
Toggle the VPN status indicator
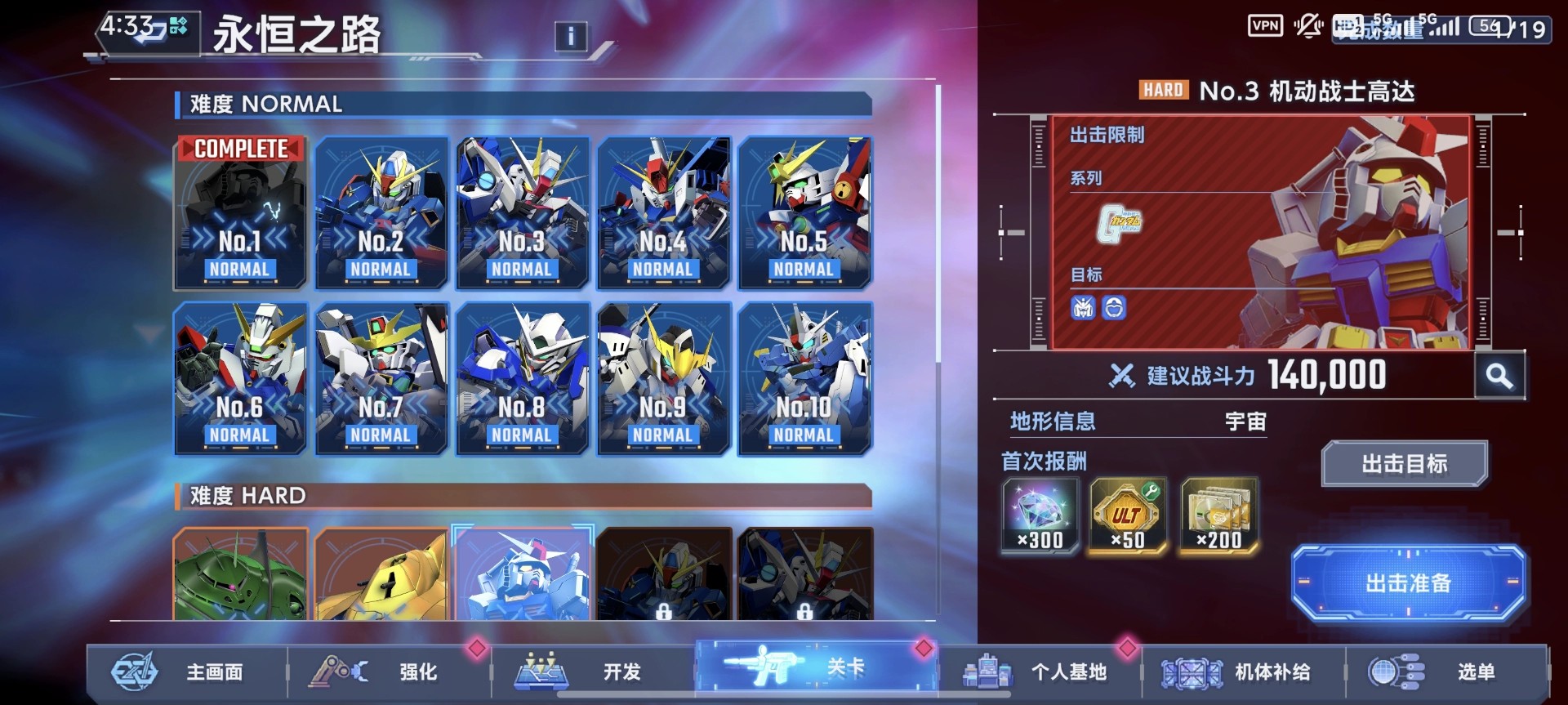1266,25
